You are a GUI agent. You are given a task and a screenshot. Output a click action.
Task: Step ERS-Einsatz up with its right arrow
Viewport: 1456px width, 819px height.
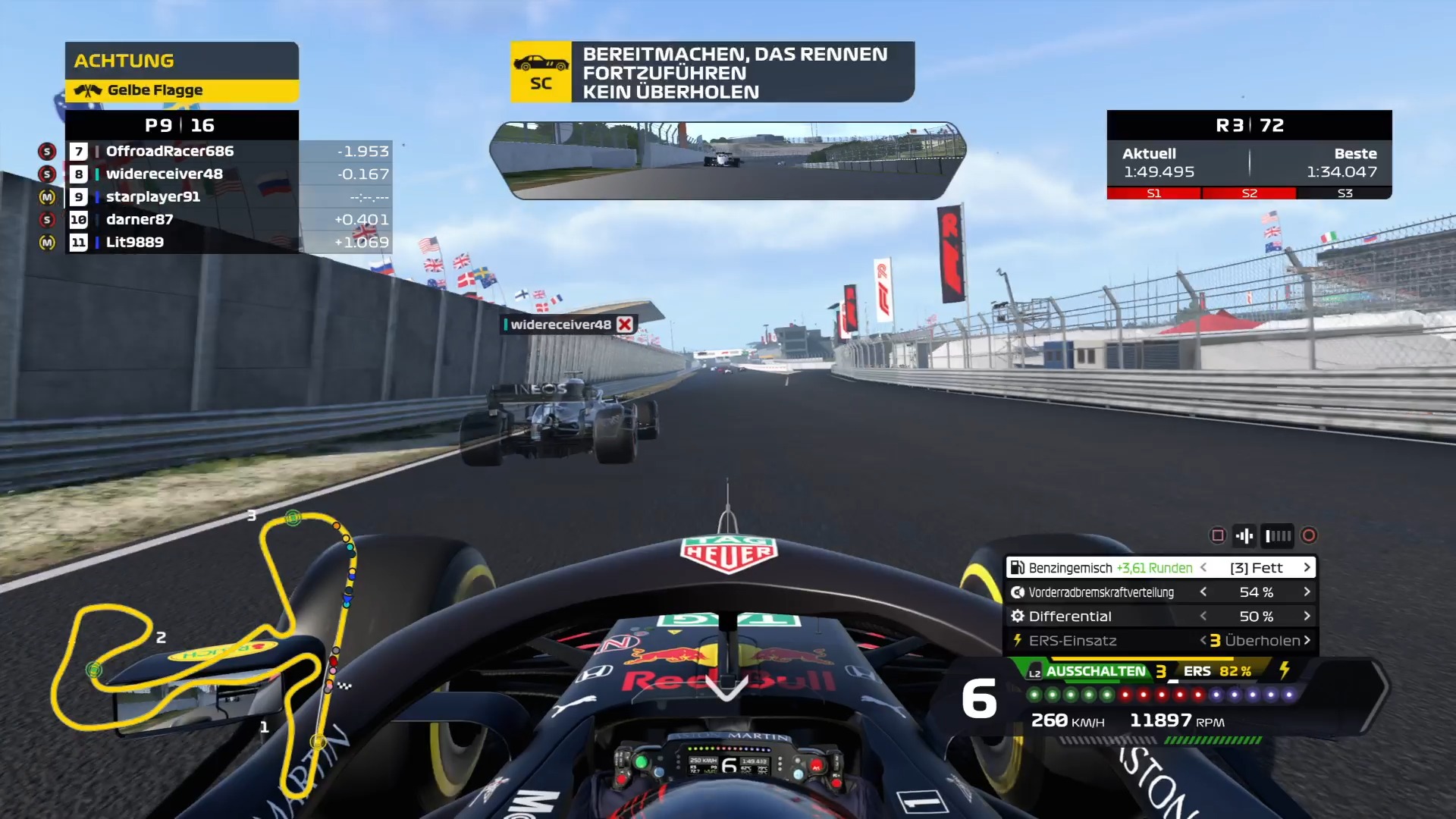(1307, 640)
